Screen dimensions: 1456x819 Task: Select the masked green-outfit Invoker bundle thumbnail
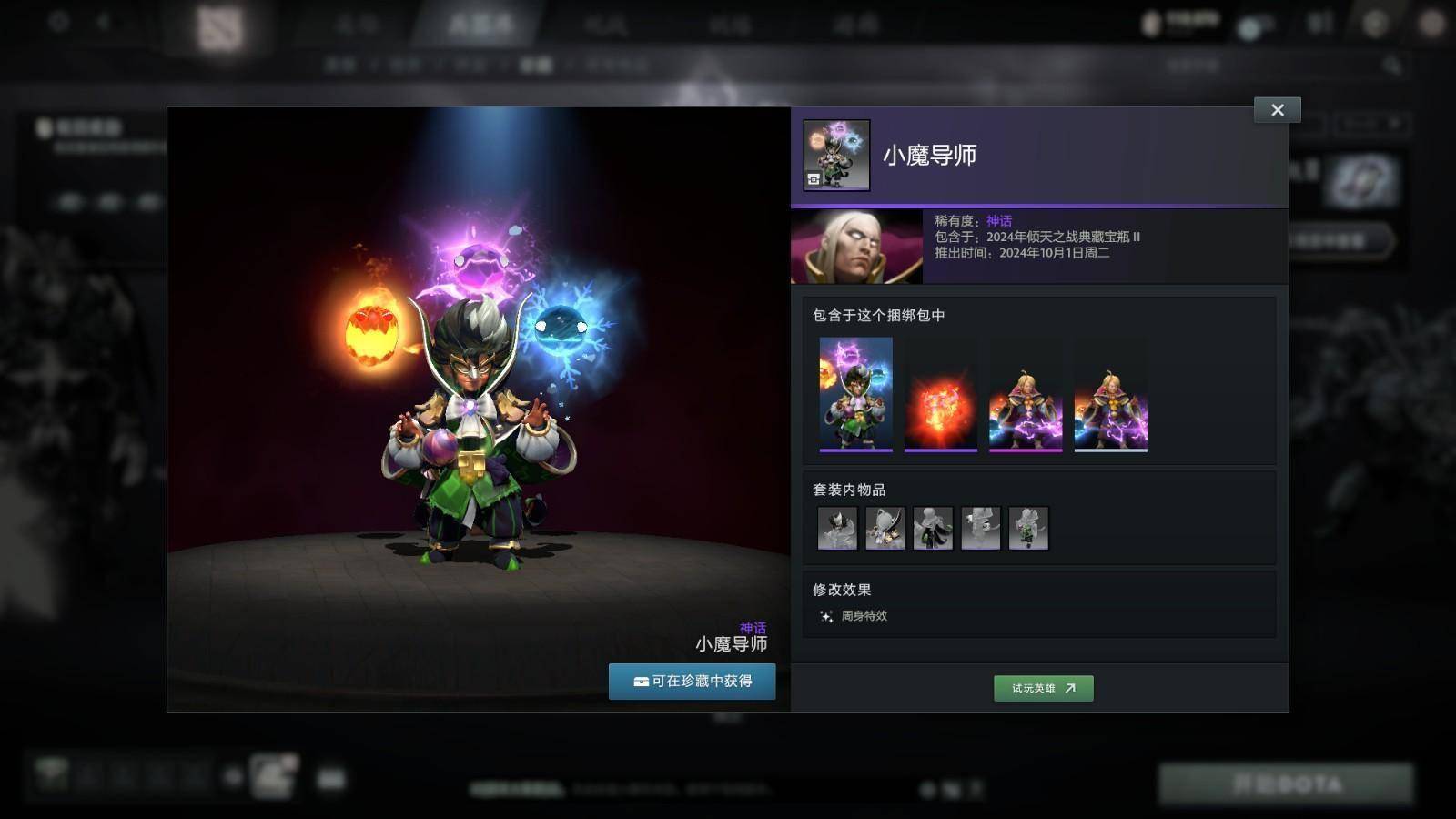tap(855, 394)
